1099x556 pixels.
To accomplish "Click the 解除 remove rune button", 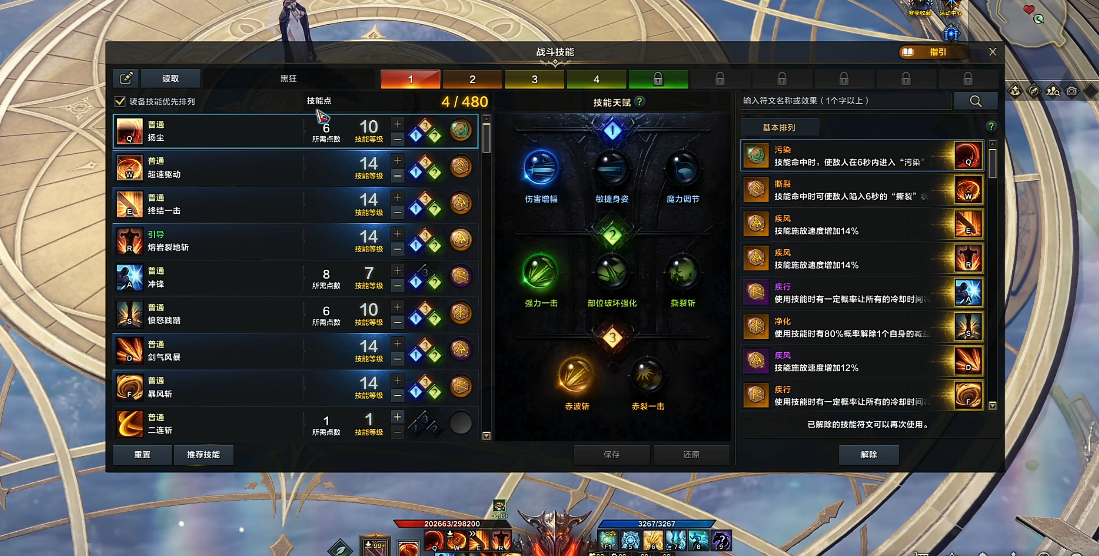I will [x=868, y=454].
